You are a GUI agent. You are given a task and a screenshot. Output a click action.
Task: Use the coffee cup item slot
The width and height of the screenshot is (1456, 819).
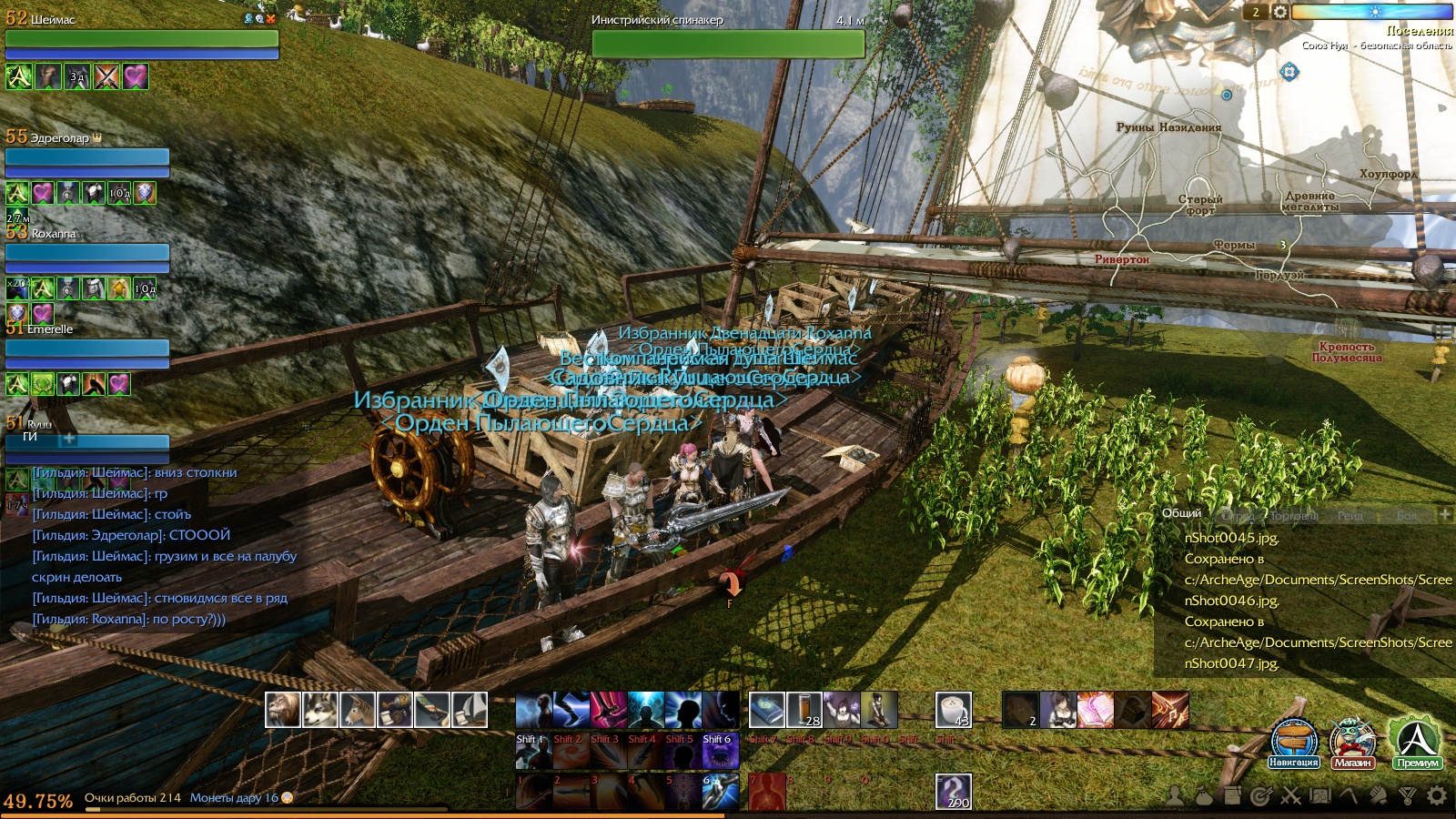tap(954, 710)
